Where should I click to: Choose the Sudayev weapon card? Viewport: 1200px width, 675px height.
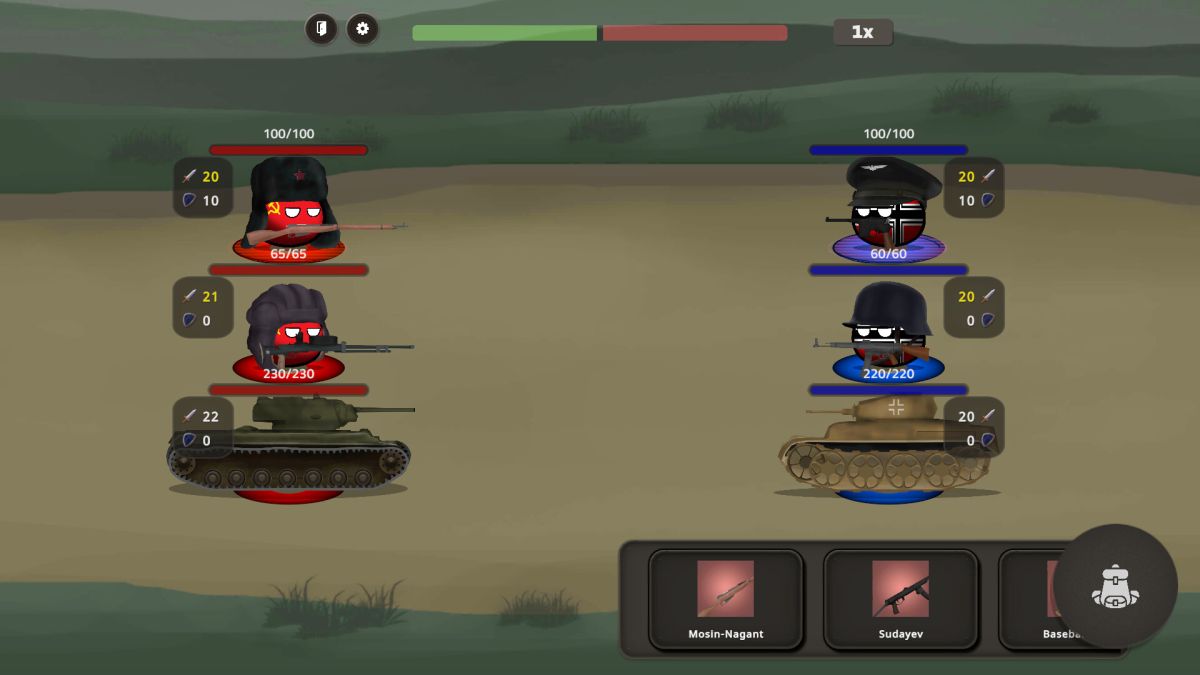(900, 599)
